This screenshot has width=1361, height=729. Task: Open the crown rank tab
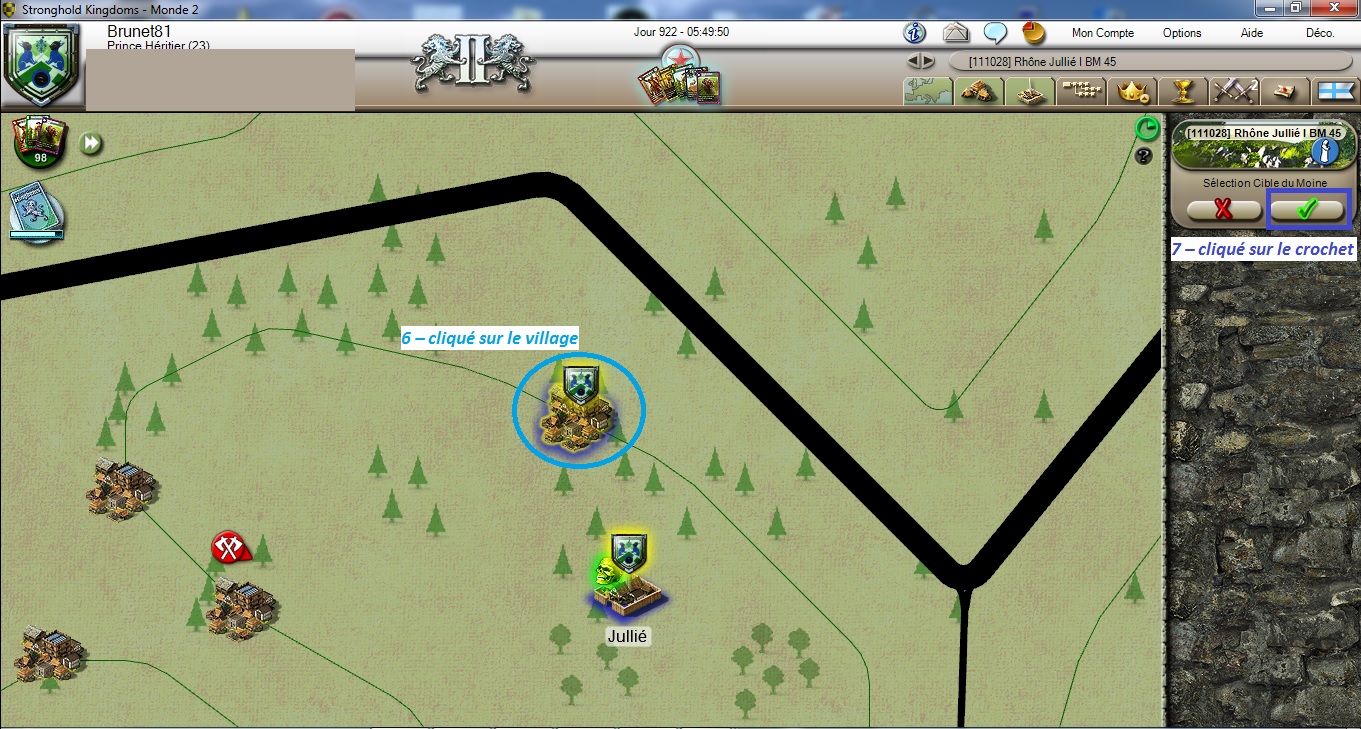1132,91
